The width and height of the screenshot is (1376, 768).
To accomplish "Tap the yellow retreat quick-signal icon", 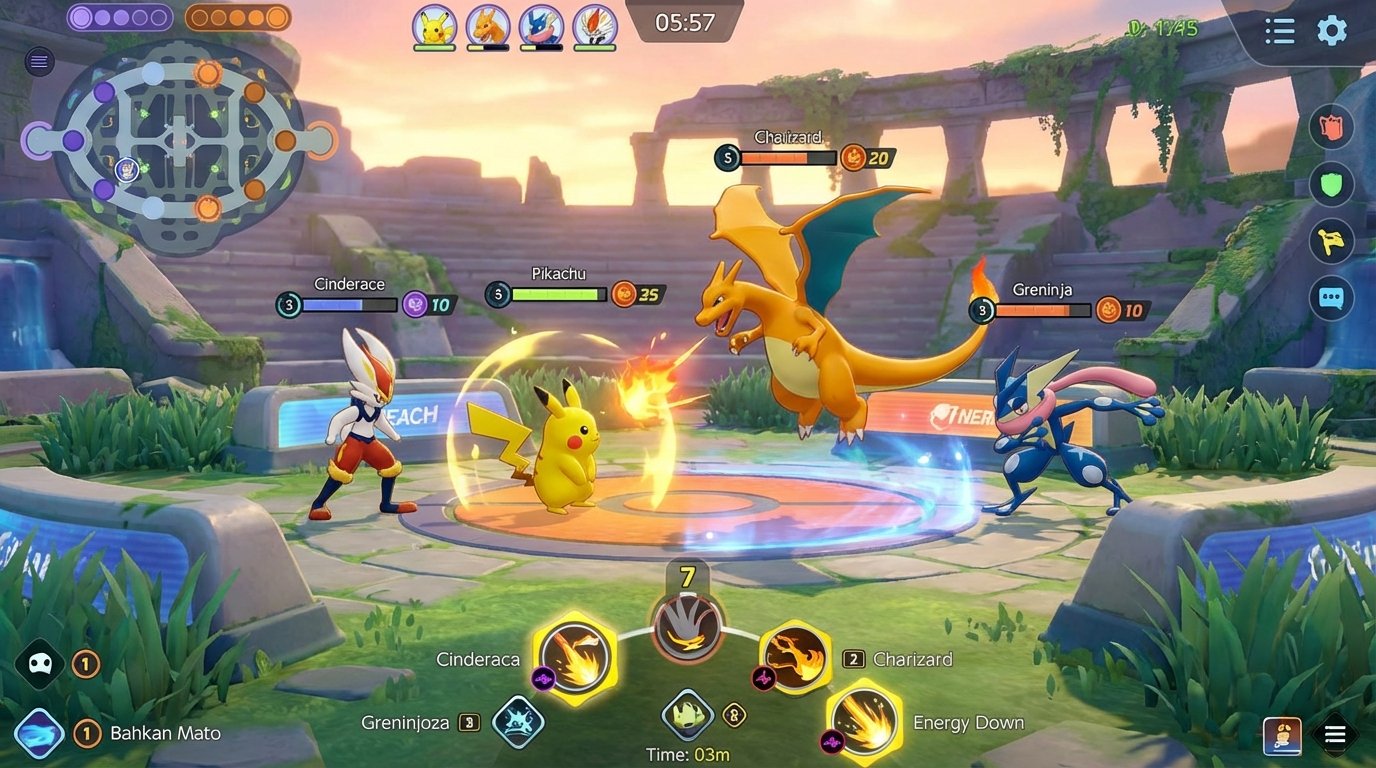I will point(1331,242).
